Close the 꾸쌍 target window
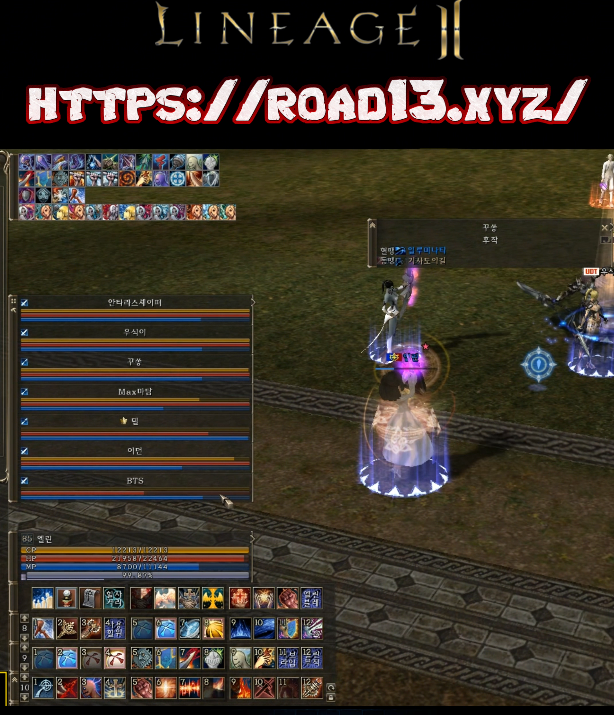 tap(604, 228)
